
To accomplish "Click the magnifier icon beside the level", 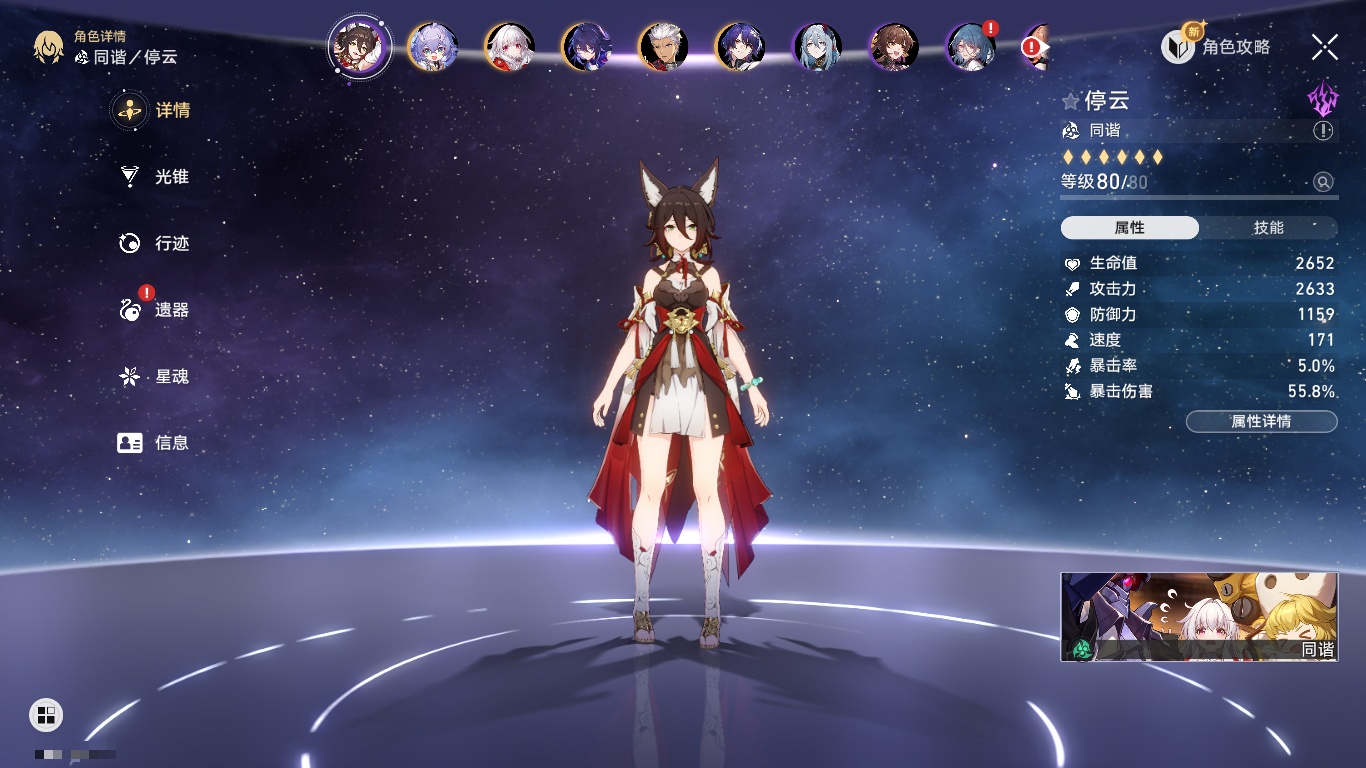I will point(1323,182).
